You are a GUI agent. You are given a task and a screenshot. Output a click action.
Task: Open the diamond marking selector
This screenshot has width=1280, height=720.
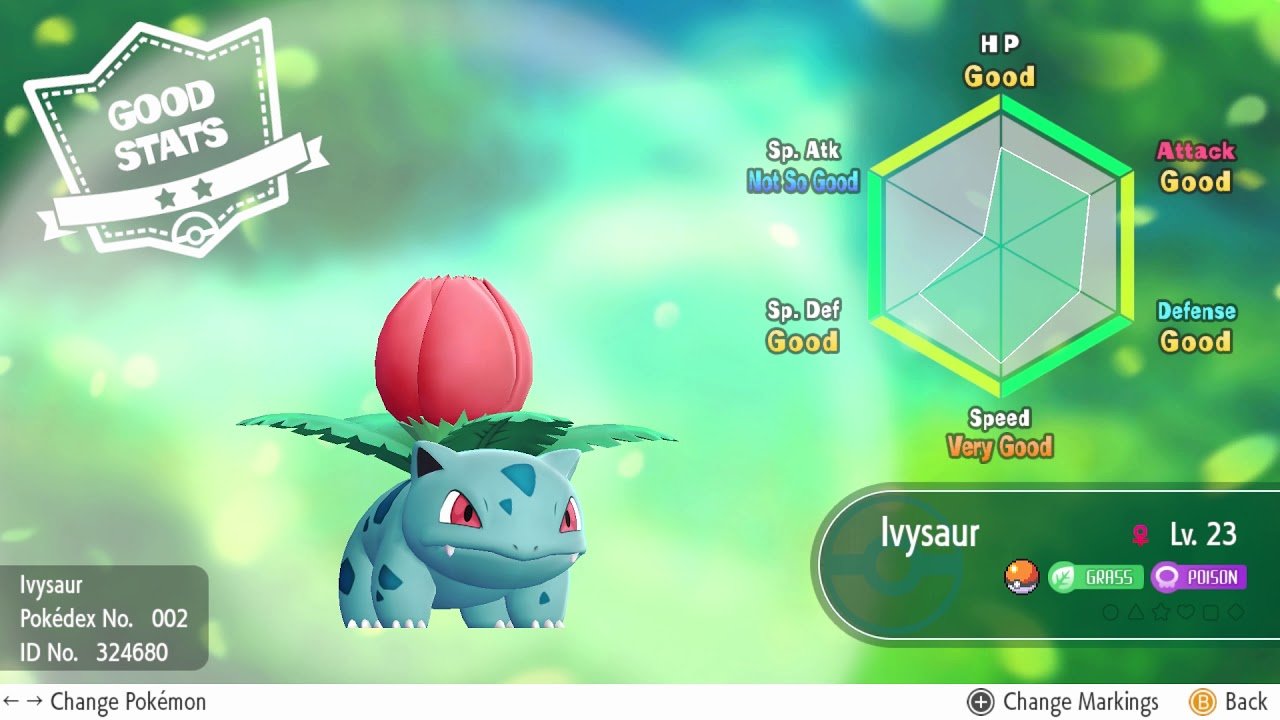coord(1236,611)
